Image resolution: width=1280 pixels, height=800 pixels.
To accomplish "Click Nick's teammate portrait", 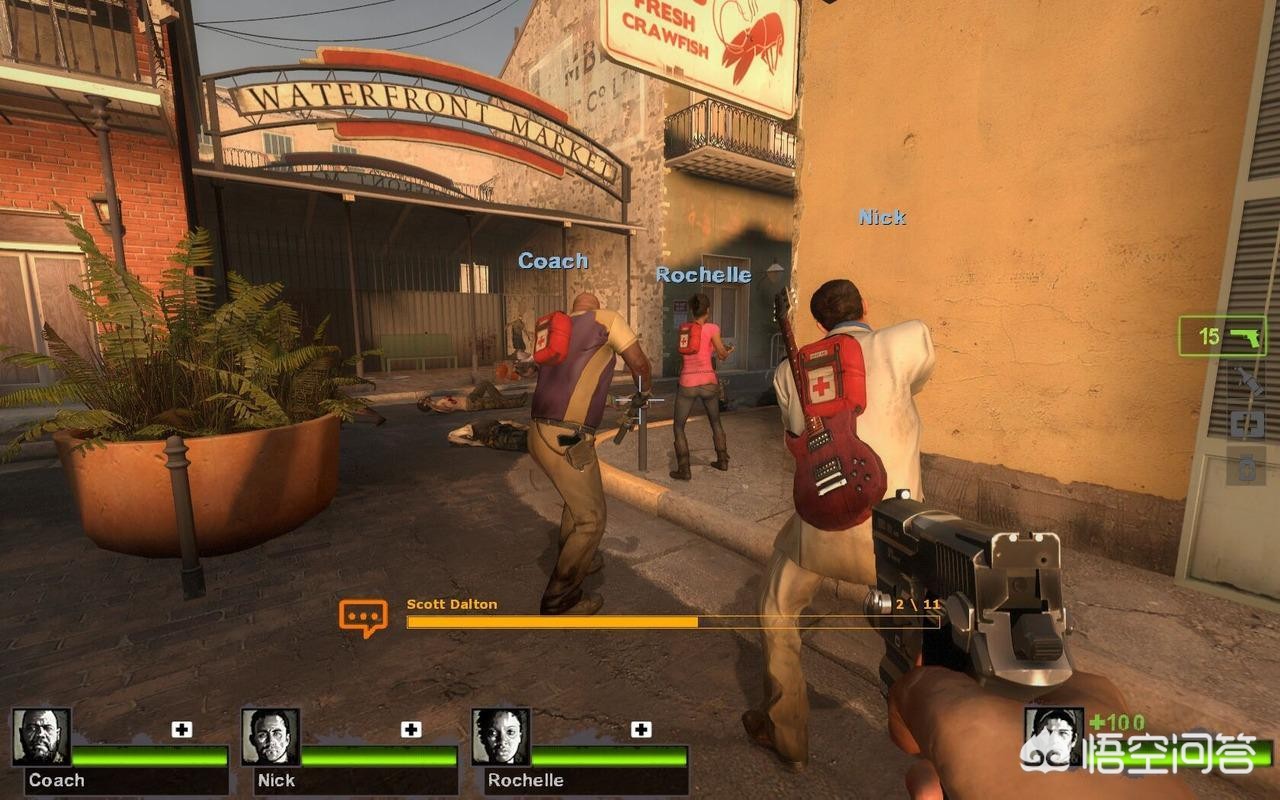I will [x=270, y=737].
